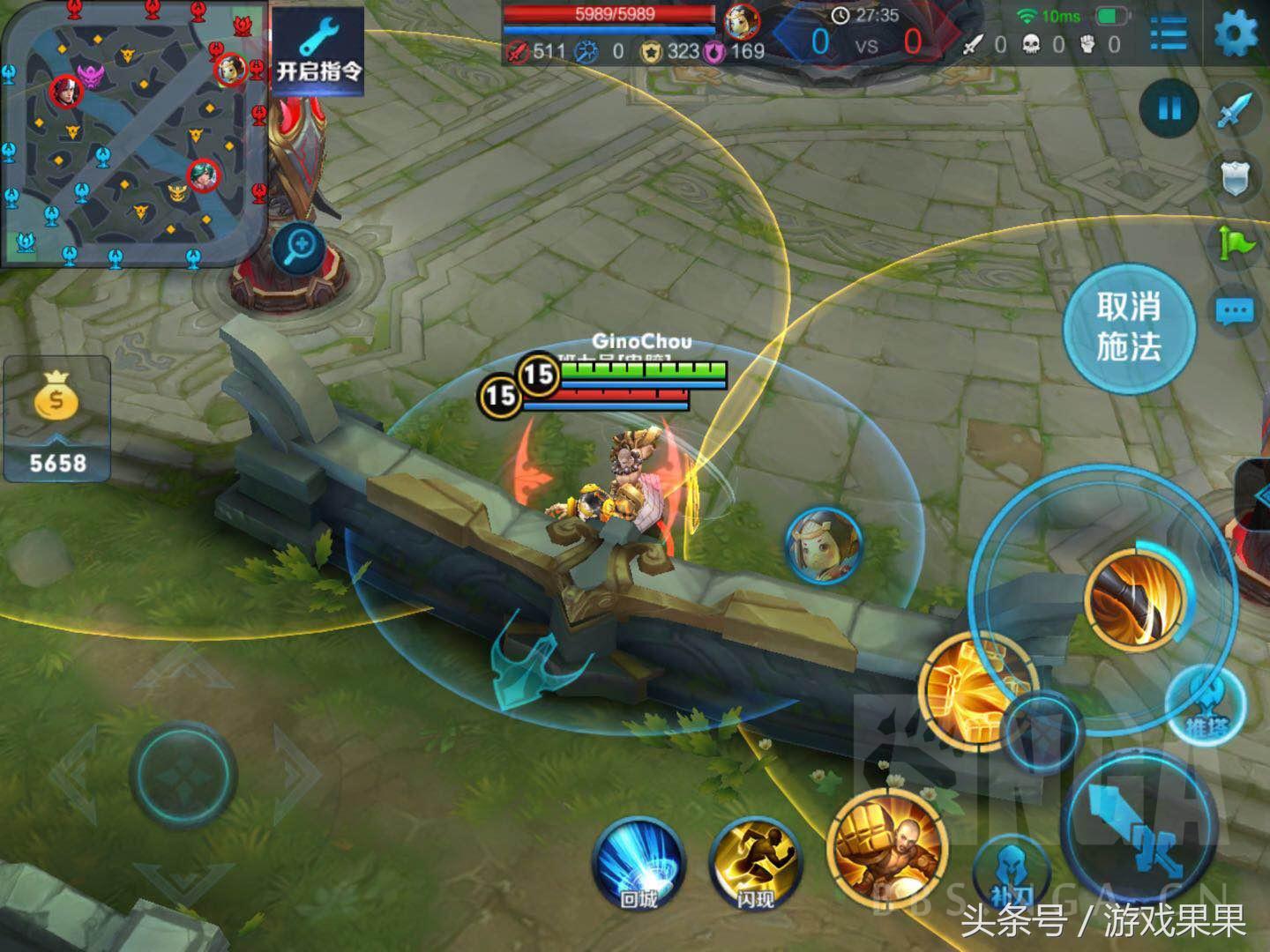Tap the sword attack signal icon
The height and width of the screenshot is (952, 1270).
(x=1236, y=110)
